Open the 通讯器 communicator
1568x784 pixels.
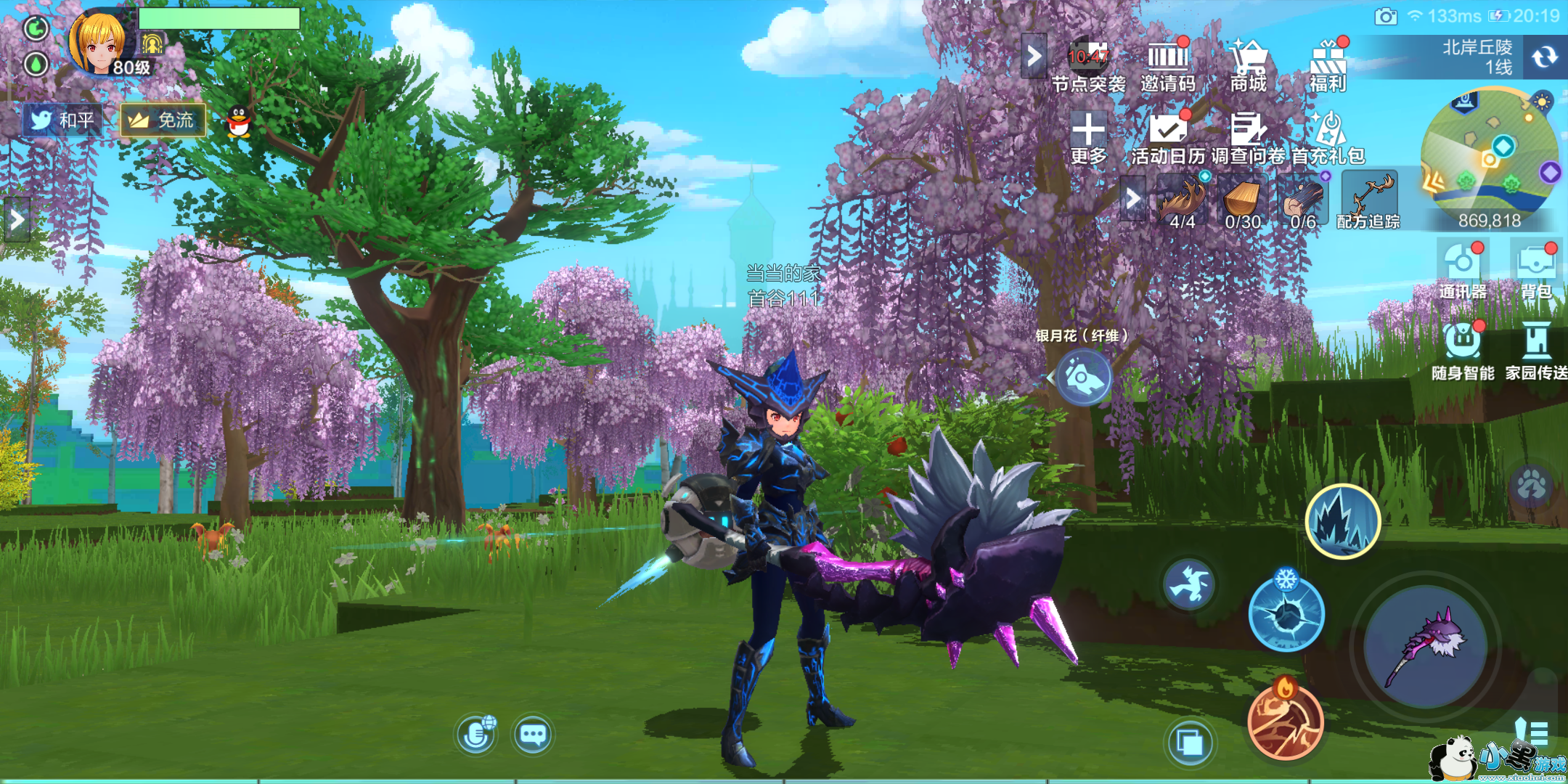pyautogui.click(x=1462, y=270)
